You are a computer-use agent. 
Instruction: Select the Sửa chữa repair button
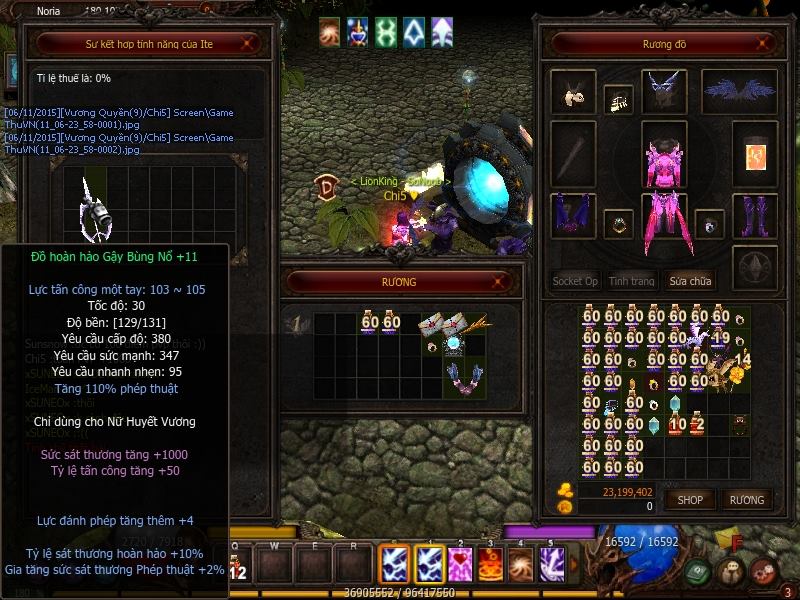point(690,281)
